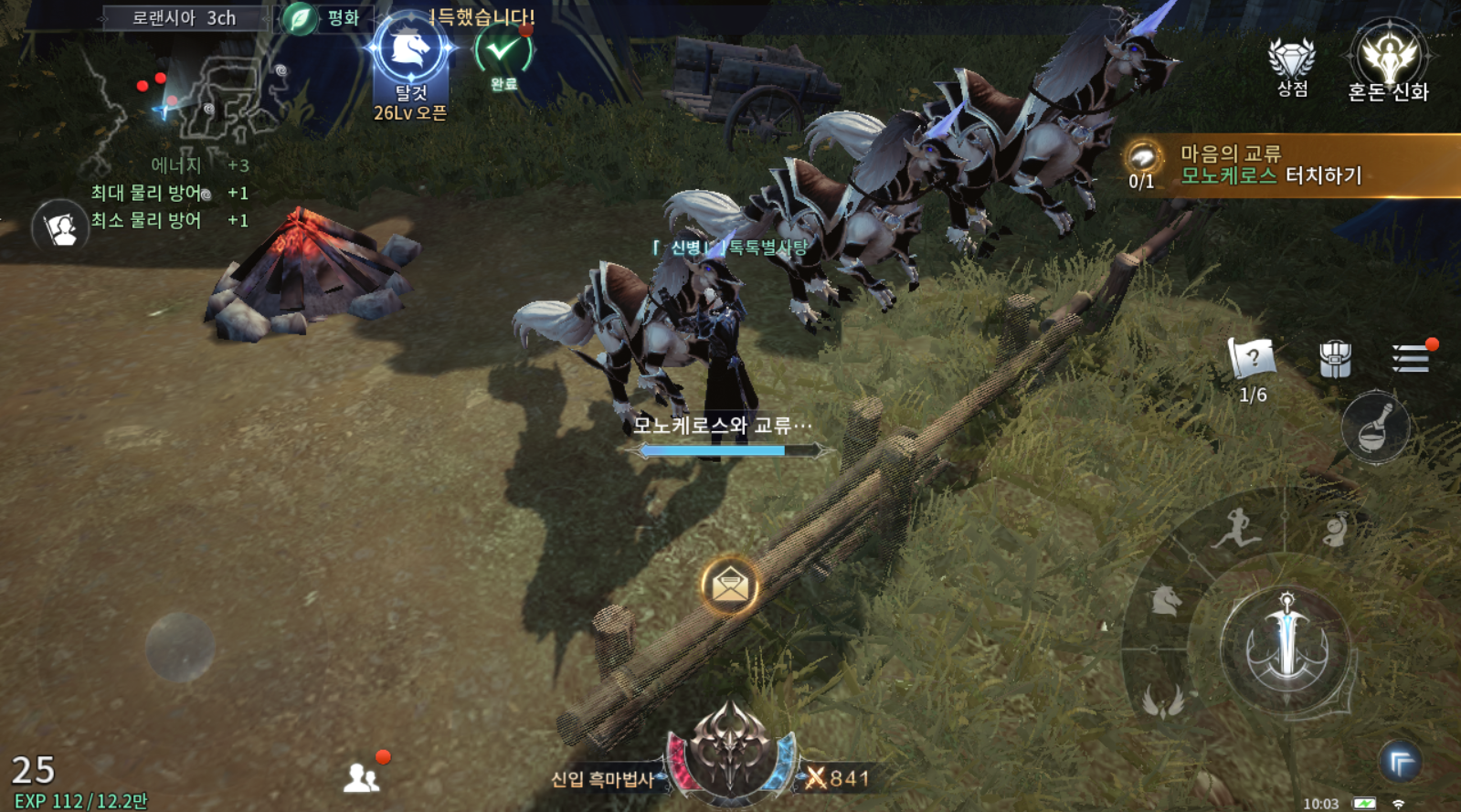This screenshot has height=812, width=1461.
Task: Tap the horse head mount skill
Action: 1166,600
